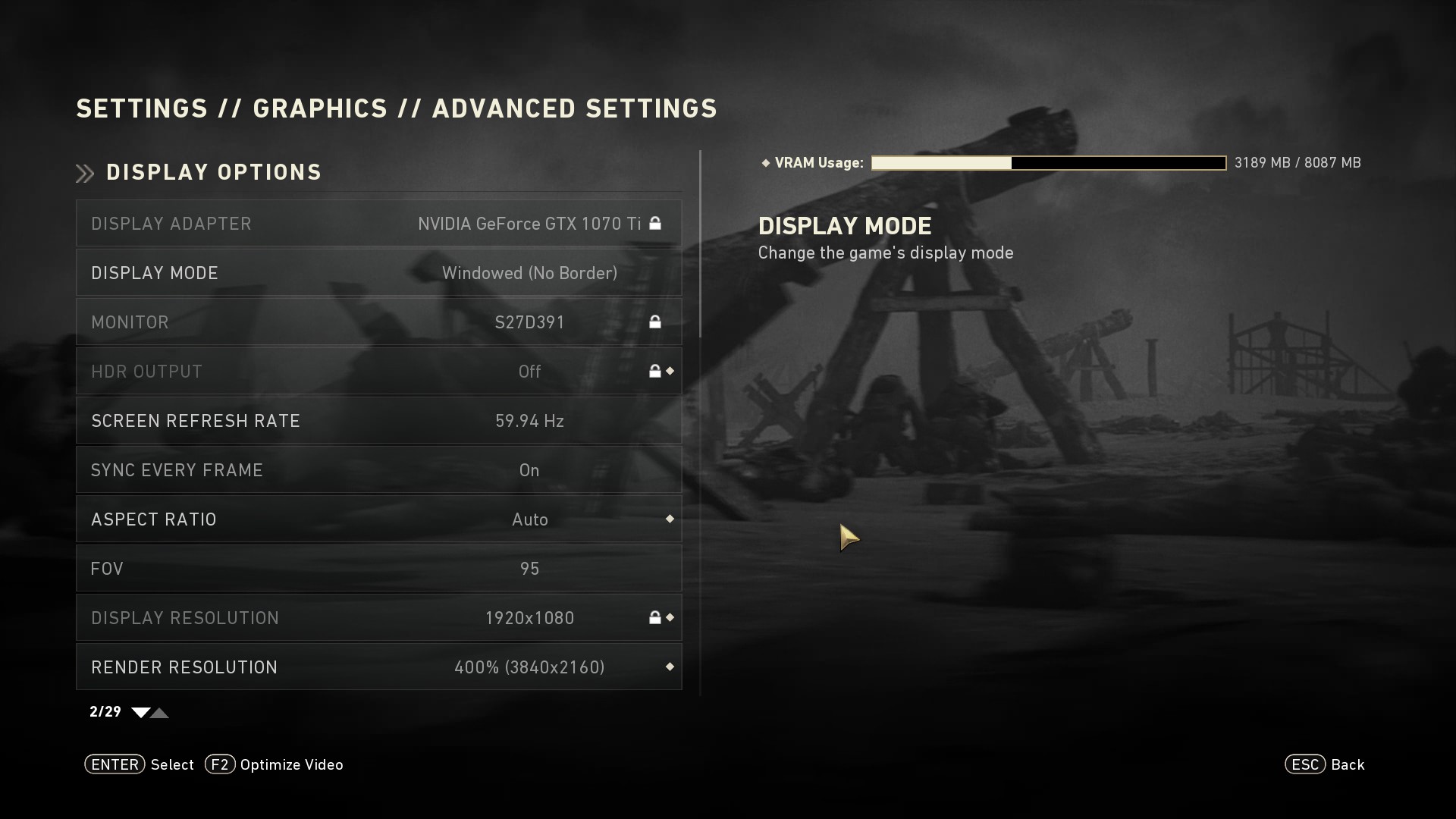
Task: Go Back from Advanced Settings
Action: [1325, 764]
